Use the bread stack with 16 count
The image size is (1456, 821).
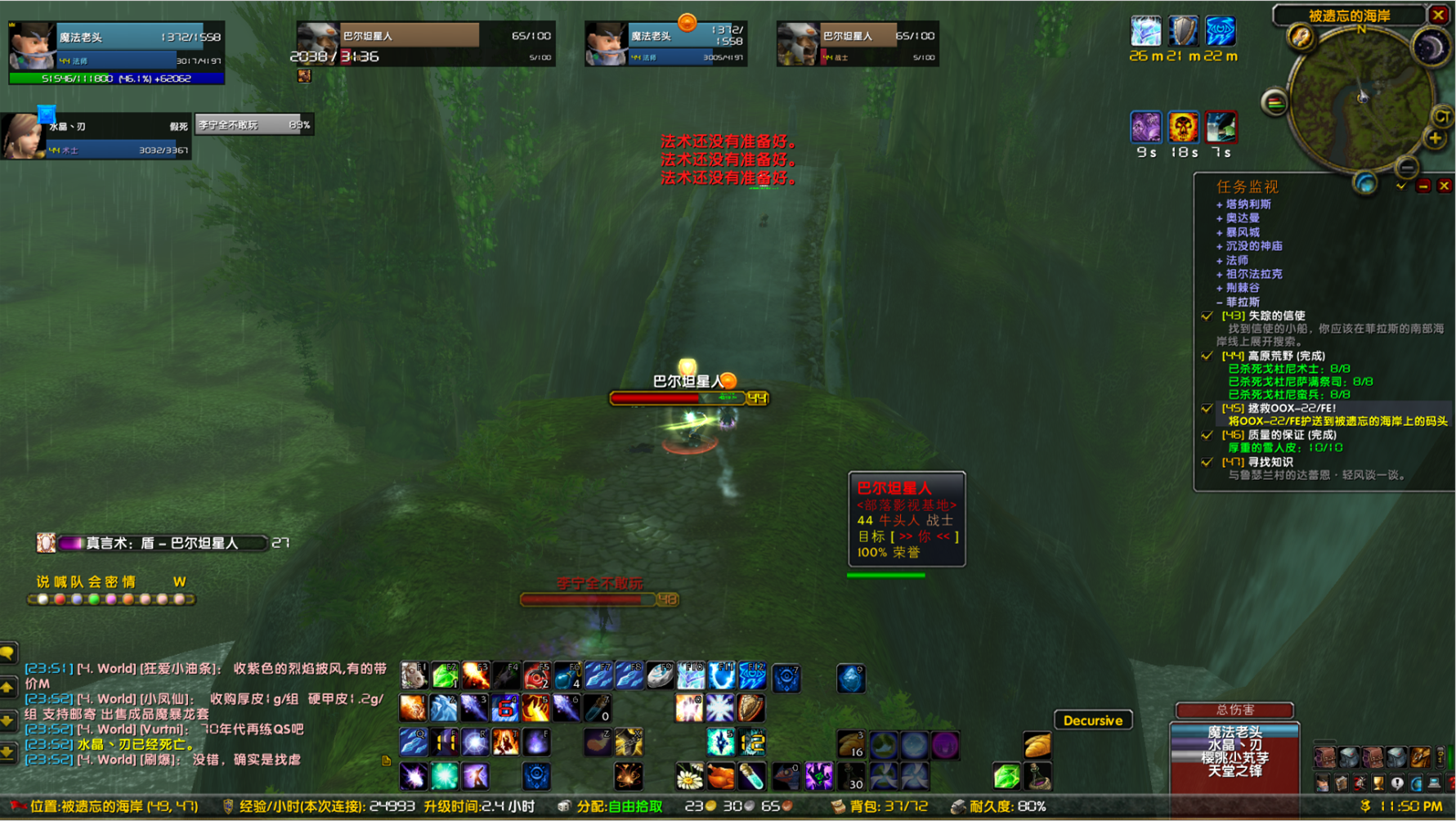click(x=851, y=744)
